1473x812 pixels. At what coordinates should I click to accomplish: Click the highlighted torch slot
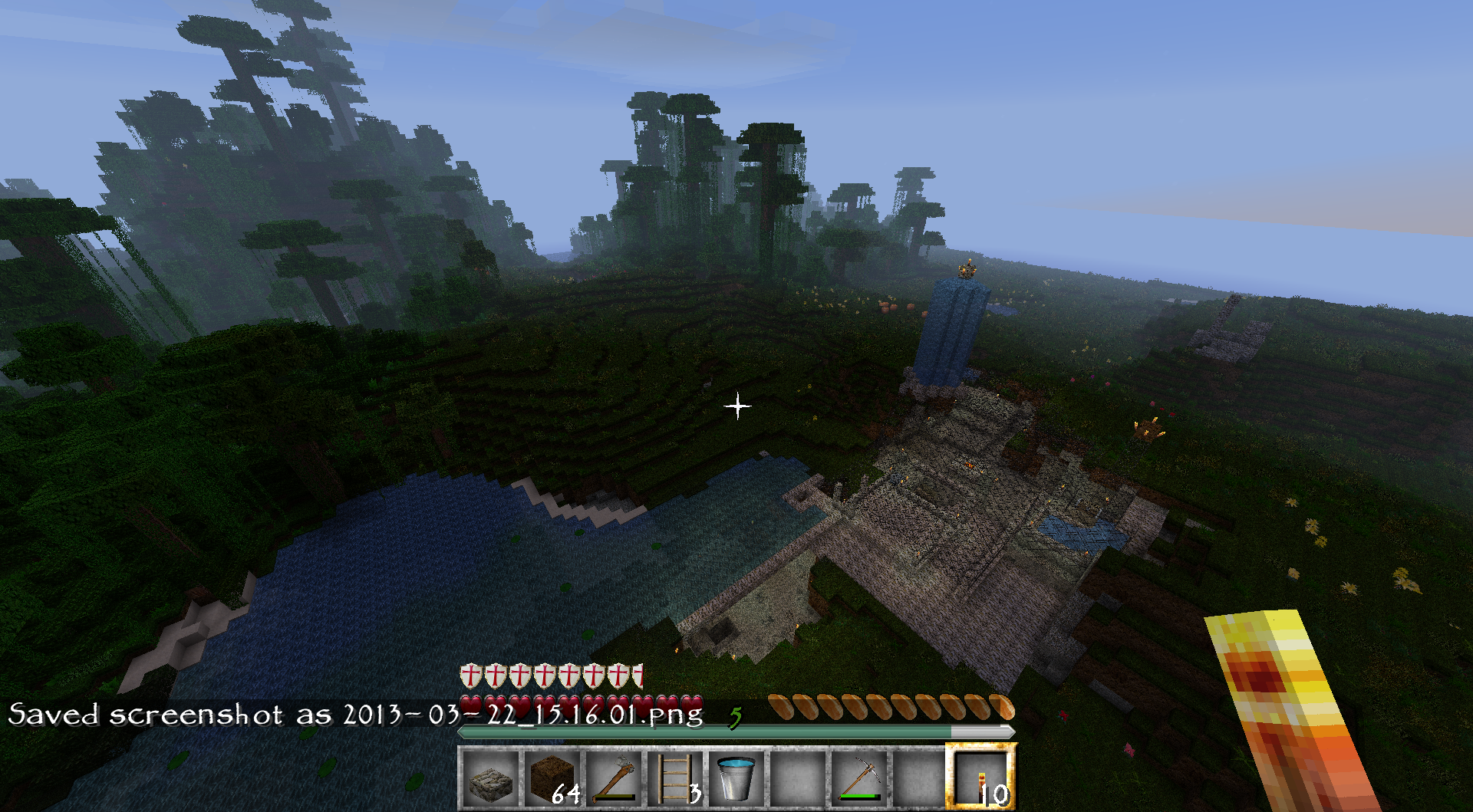[982, 778]
